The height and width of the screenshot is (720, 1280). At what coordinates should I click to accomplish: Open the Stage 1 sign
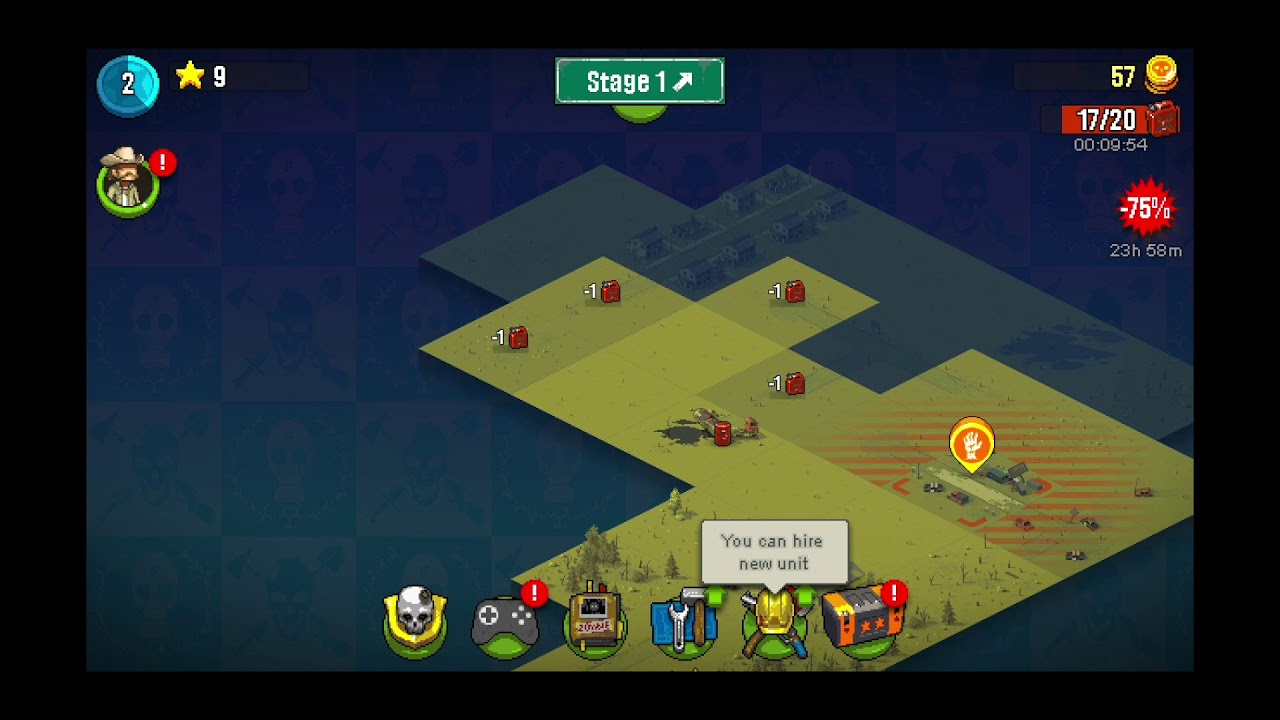click(x=639, y=81)
